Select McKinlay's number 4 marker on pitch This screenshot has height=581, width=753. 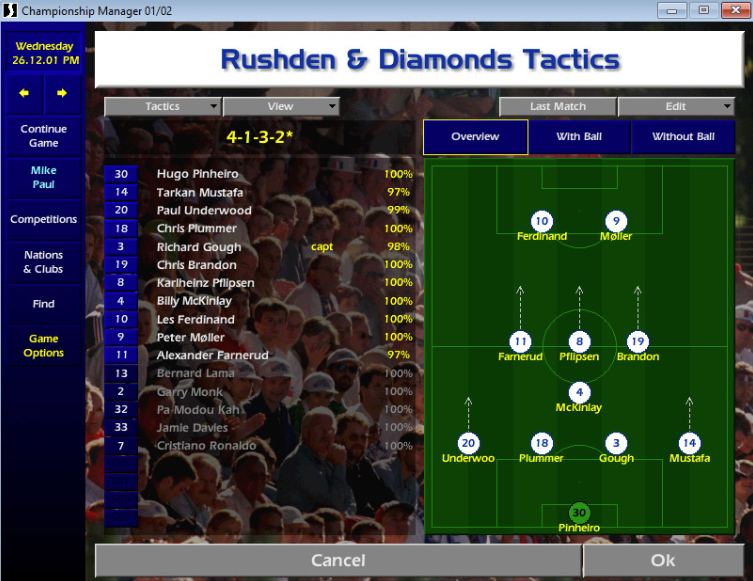click(x=579, y=393)
